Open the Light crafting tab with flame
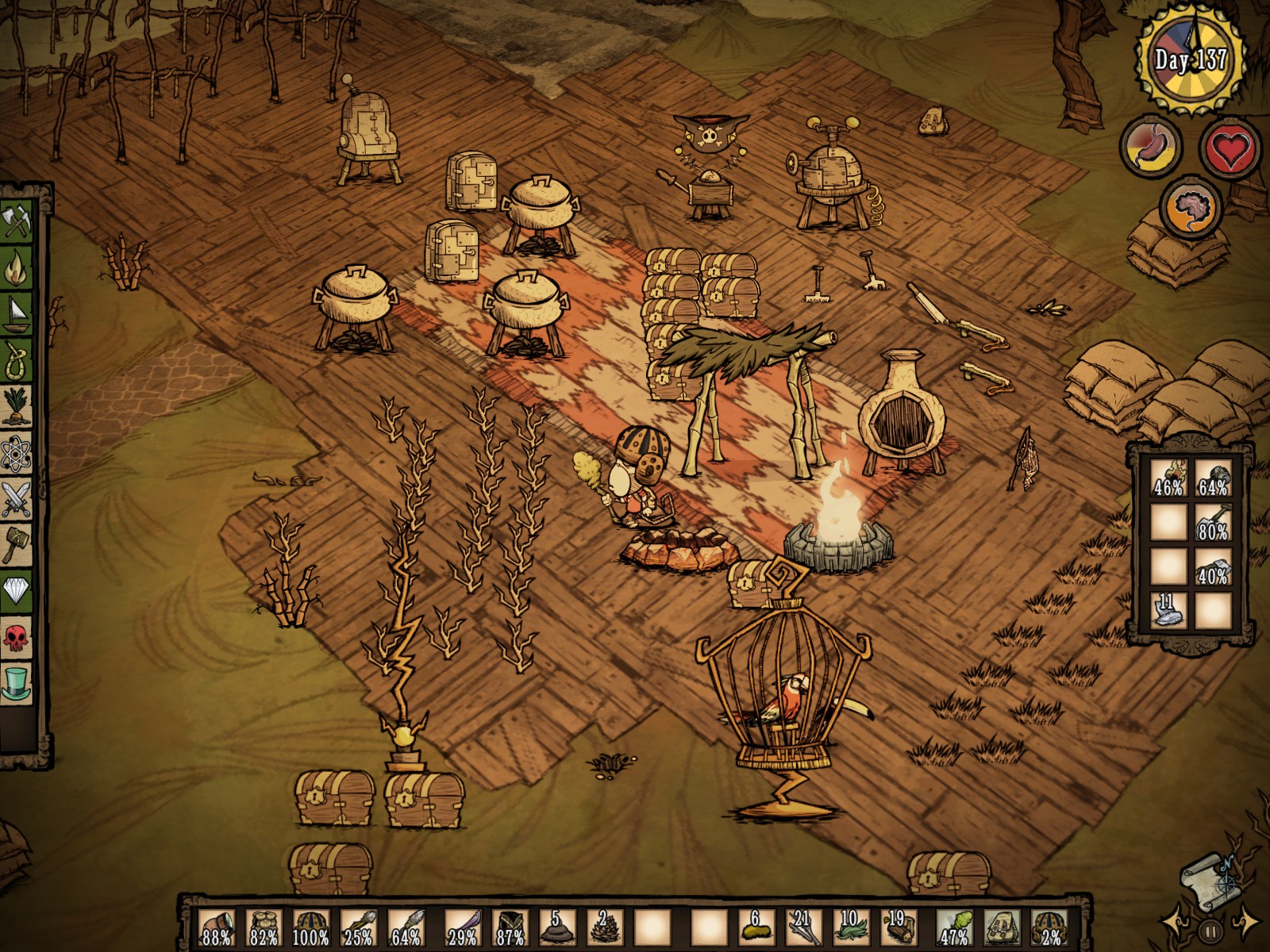Screen dimensions: 1270x952 point(17,267)
